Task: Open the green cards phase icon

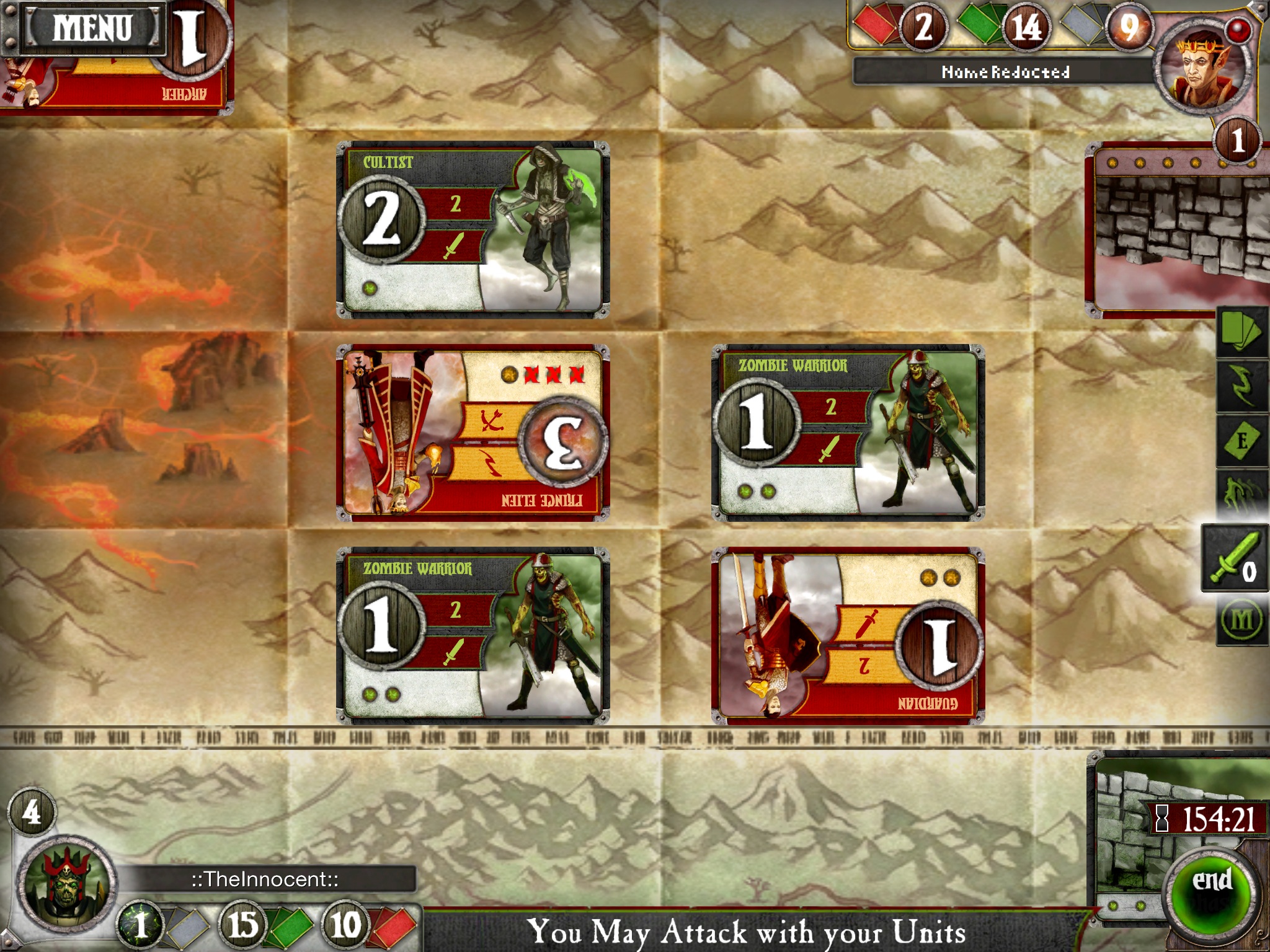Action: (1242, 333)
